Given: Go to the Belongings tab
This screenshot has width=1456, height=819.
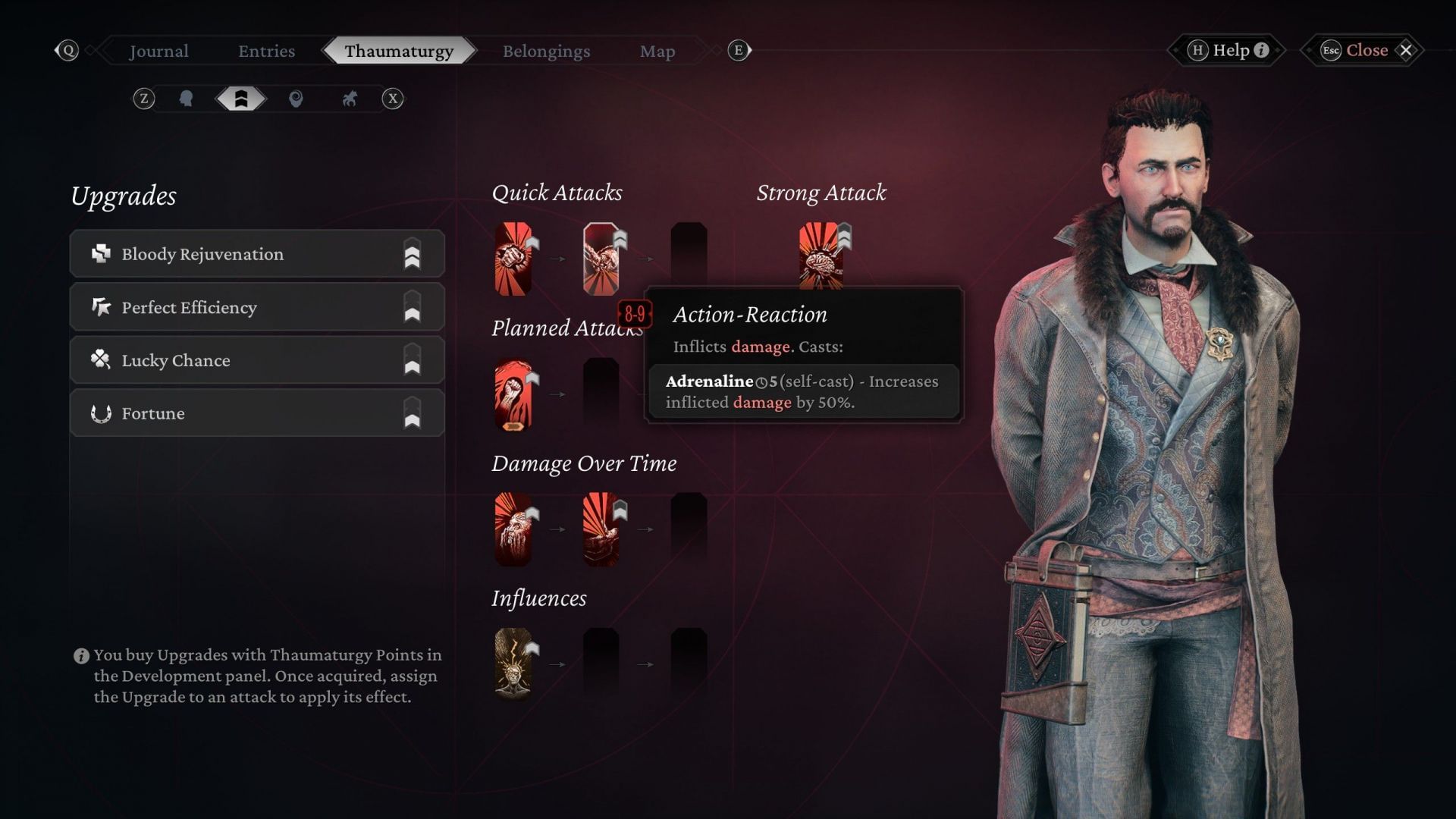Looking at the screenshot, I should click(546, 51).
